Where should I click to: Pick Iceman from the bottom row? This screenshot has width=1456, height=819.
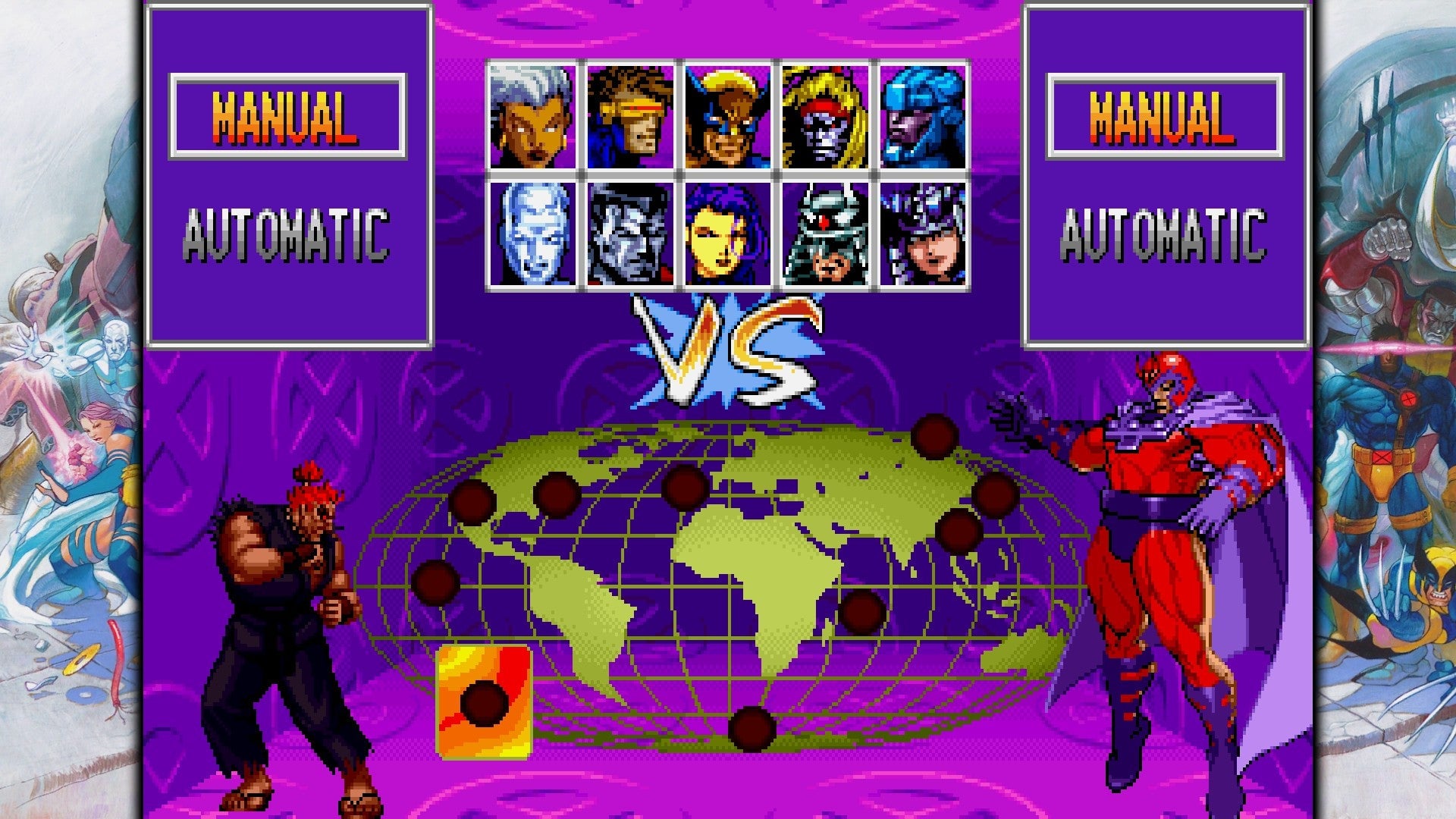point(535,235)
